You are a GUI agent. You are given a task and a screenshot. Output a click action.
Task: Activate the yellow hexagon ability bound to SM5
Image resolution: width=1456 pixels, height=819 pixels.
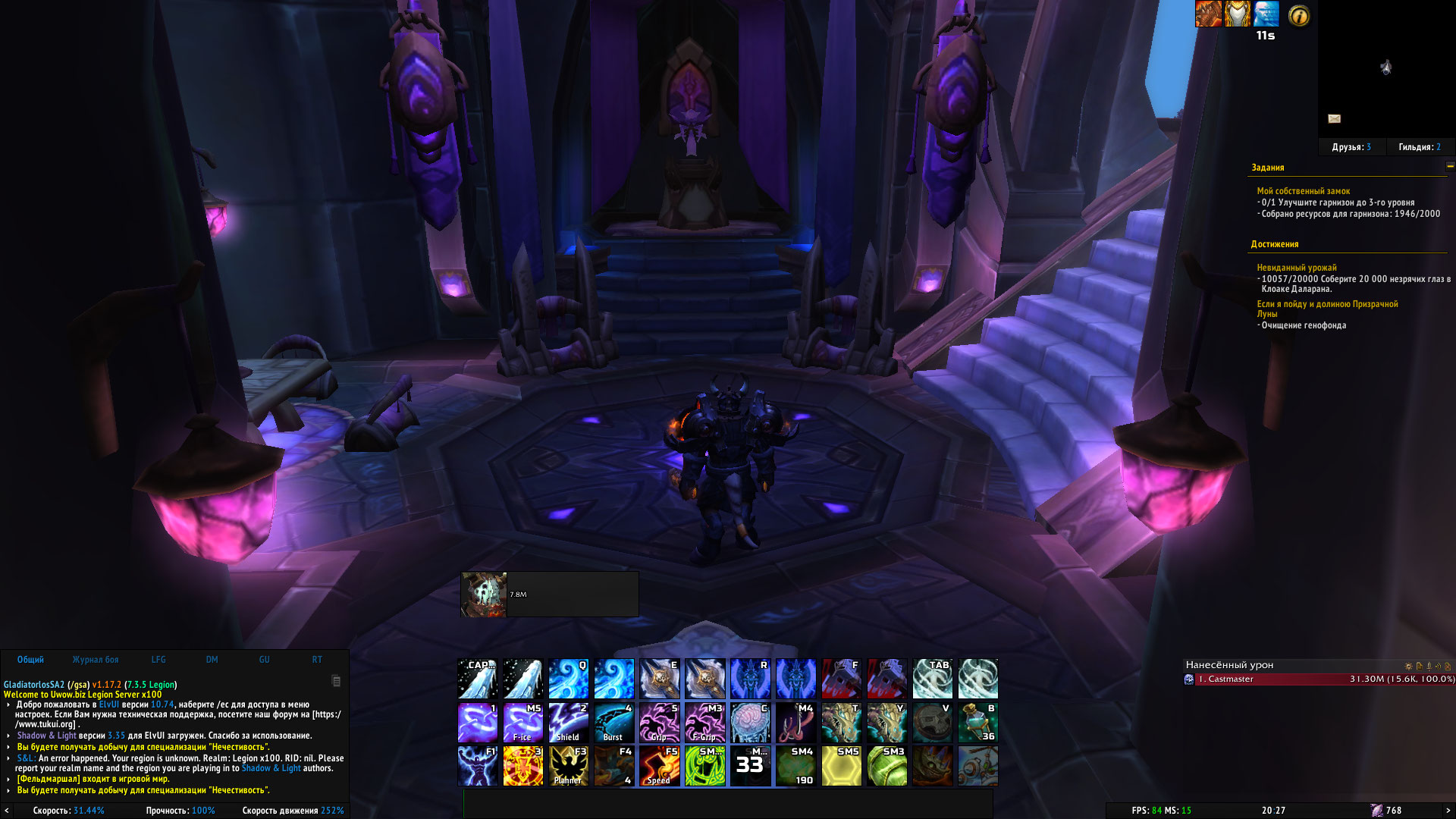click(x=841, y=765)
